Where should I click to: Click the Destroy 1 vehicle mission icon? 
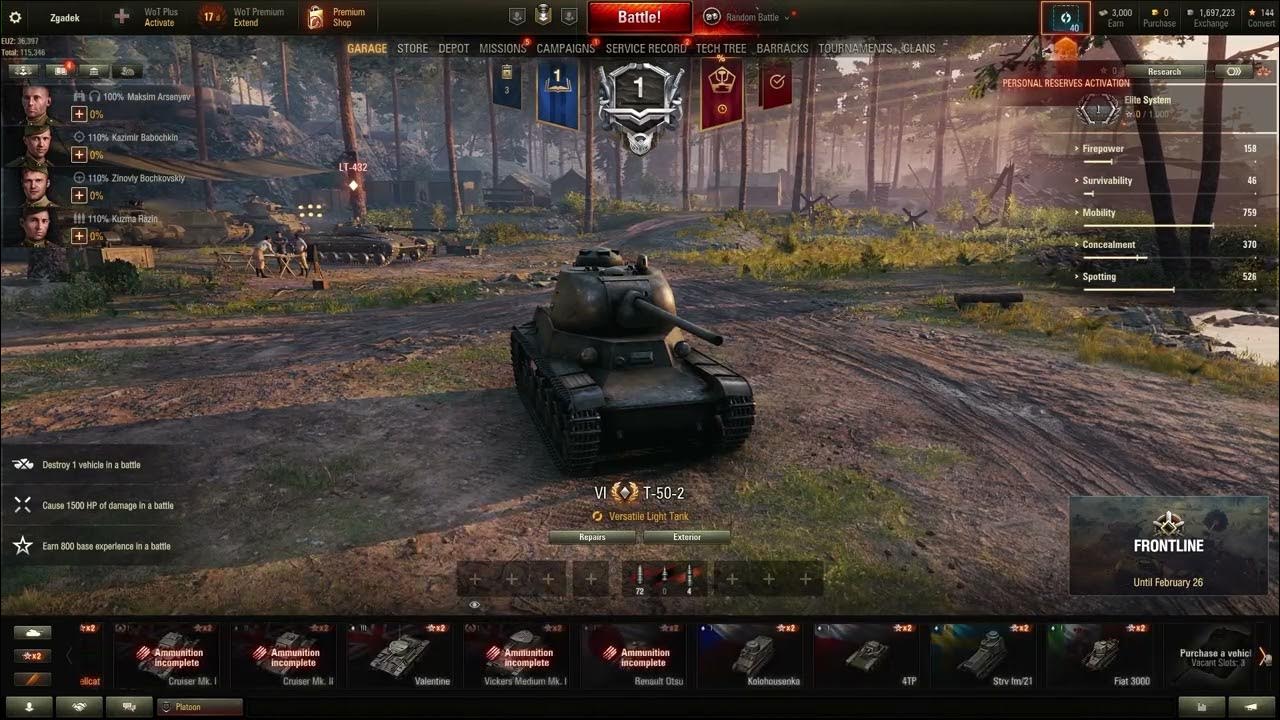[22, 464]
